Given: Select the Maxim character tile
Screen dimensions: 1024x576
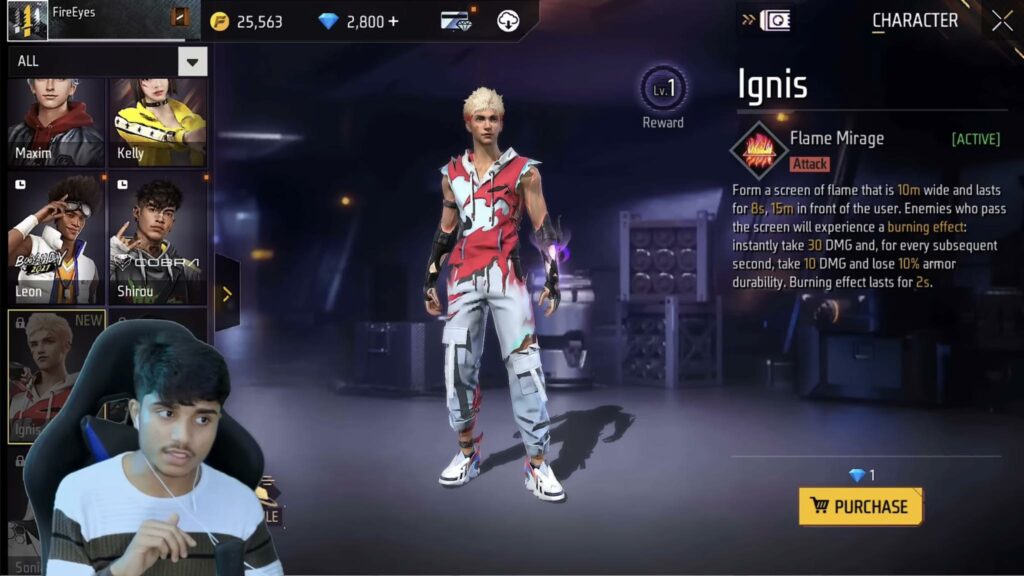Looking at the screenshot, I should [56, 121].
